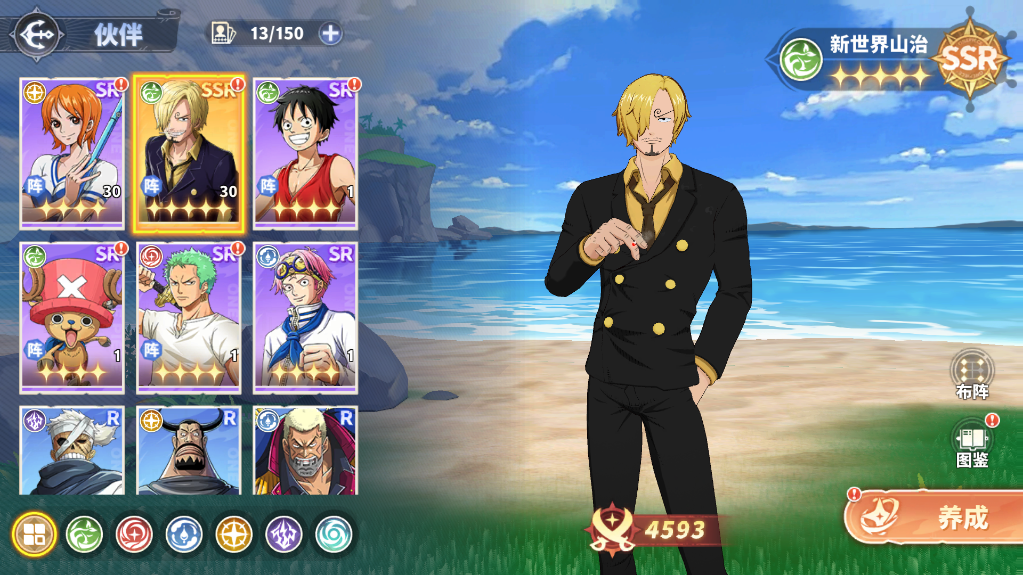Image resolution: width=1023 pixels, height=575 pixels.
Task: Open the 养成 training menu
Action: (x=932, y=517)
